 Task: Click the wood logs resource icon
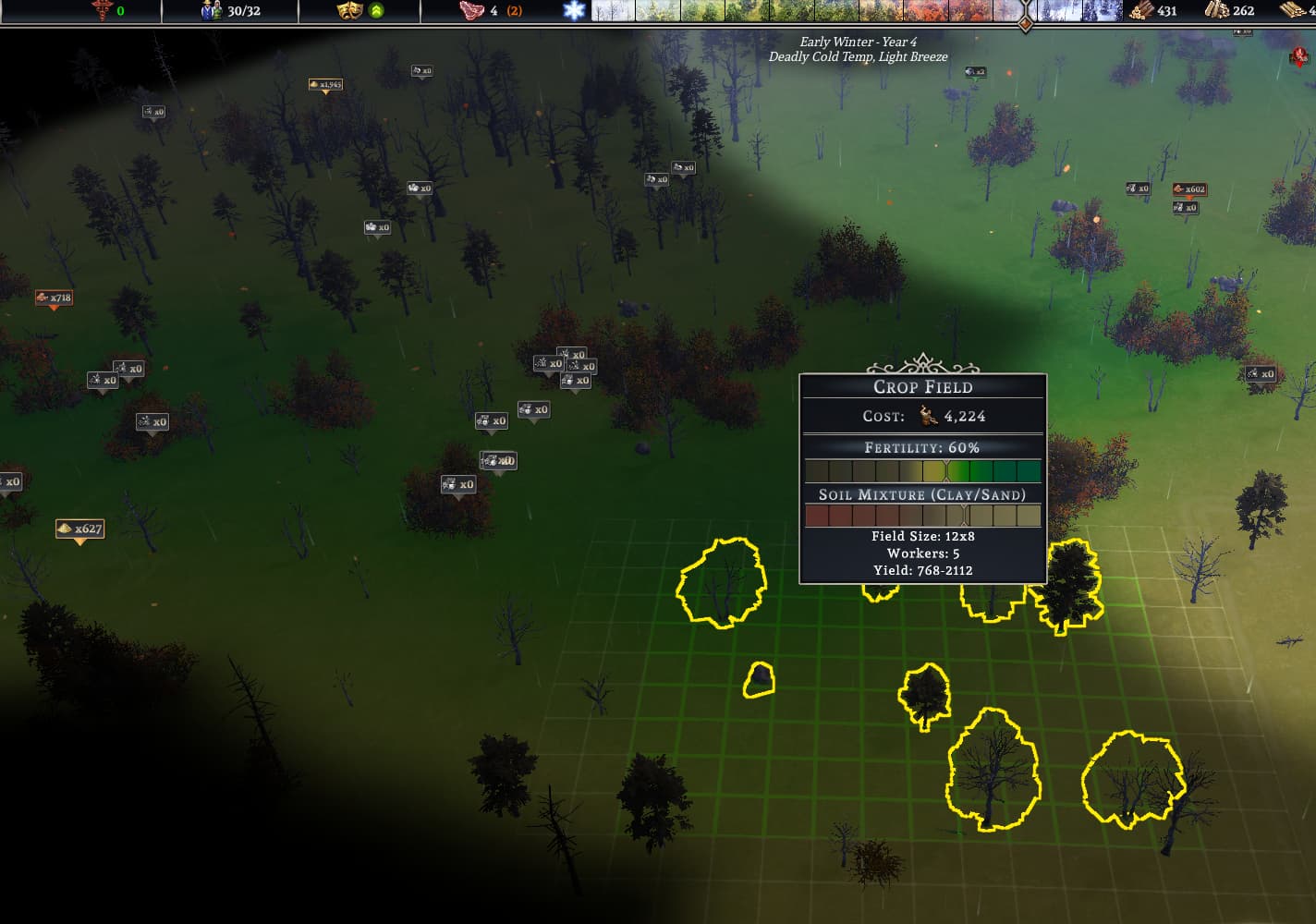coord(1141,11)
